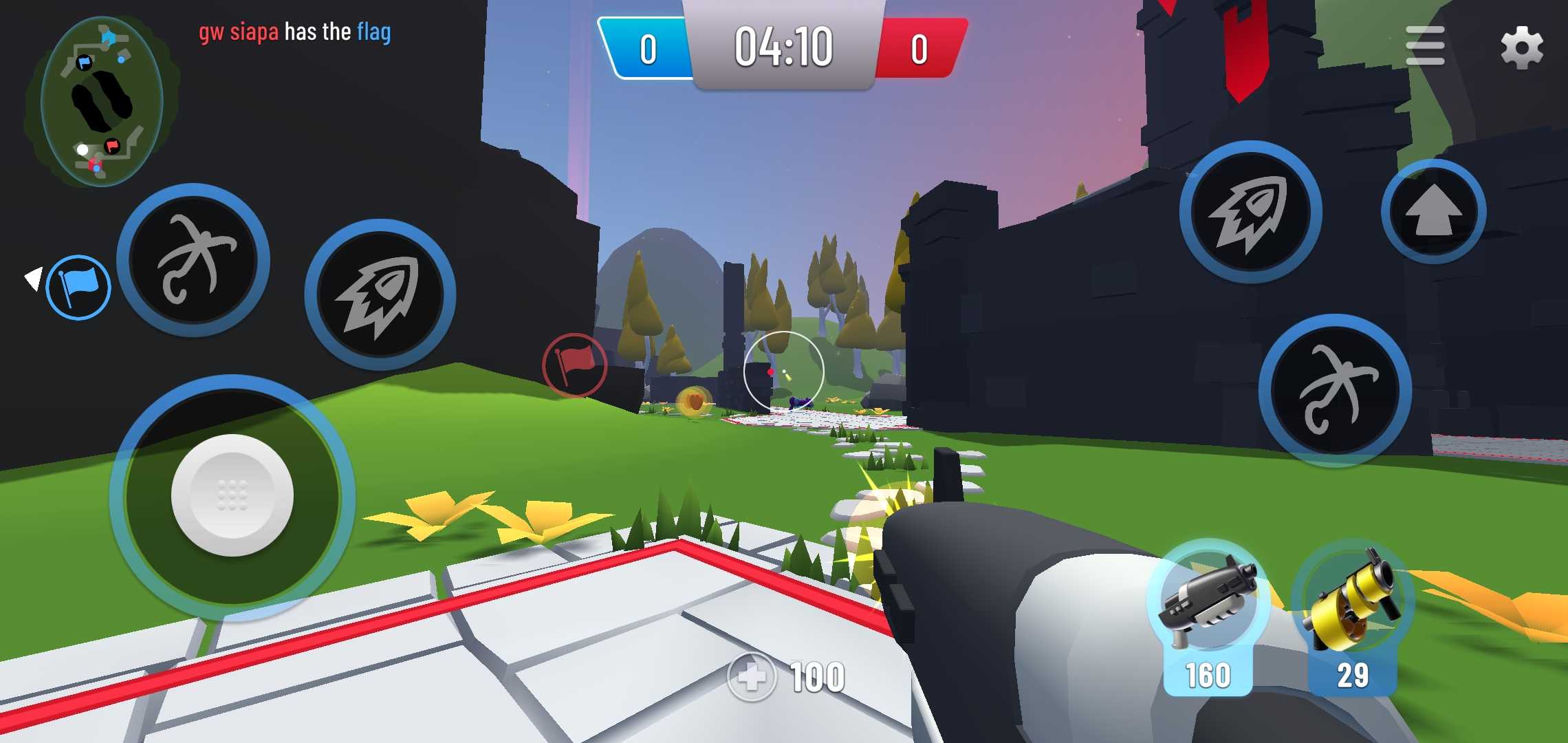This screenshot has width=1568, height=743.
Task: Trigger the rocket button above the movement joystick
Action: (x=380, y=294)
